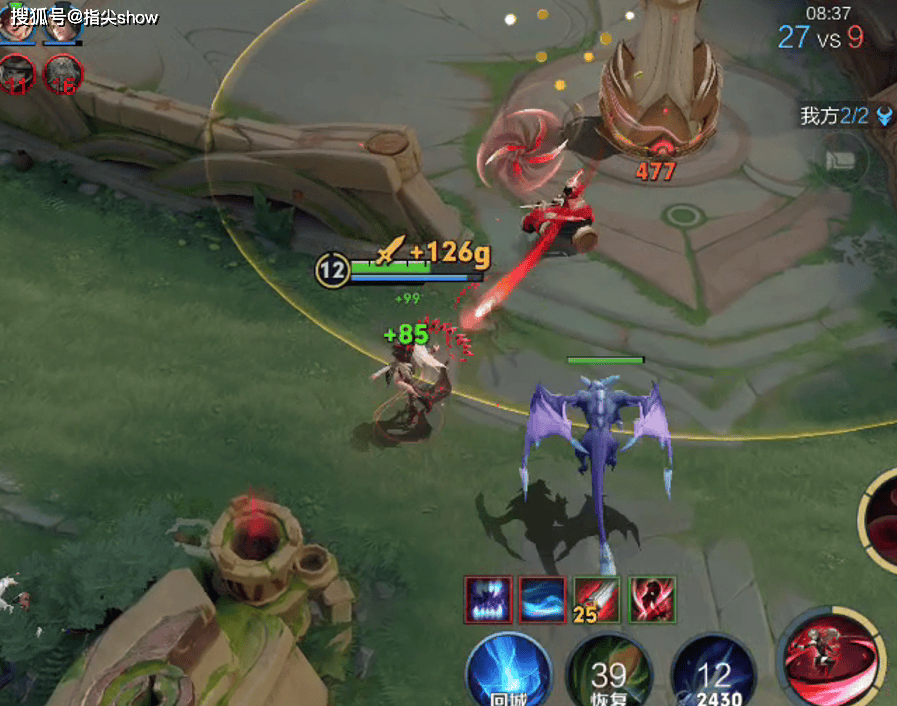Tap the 回城 recall button
897x706 pixels.
510,670
